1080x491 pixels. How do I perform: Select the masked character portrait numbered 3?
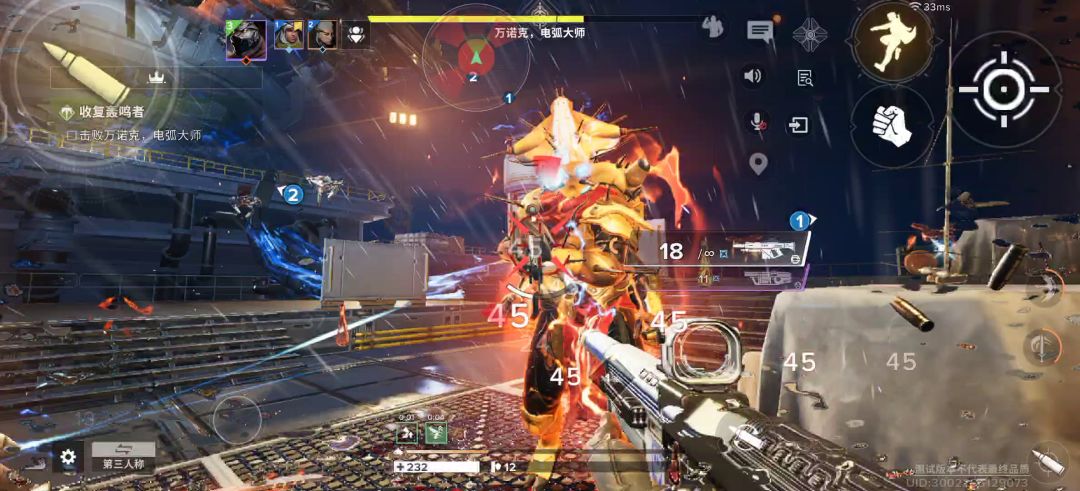click(246, 39)
